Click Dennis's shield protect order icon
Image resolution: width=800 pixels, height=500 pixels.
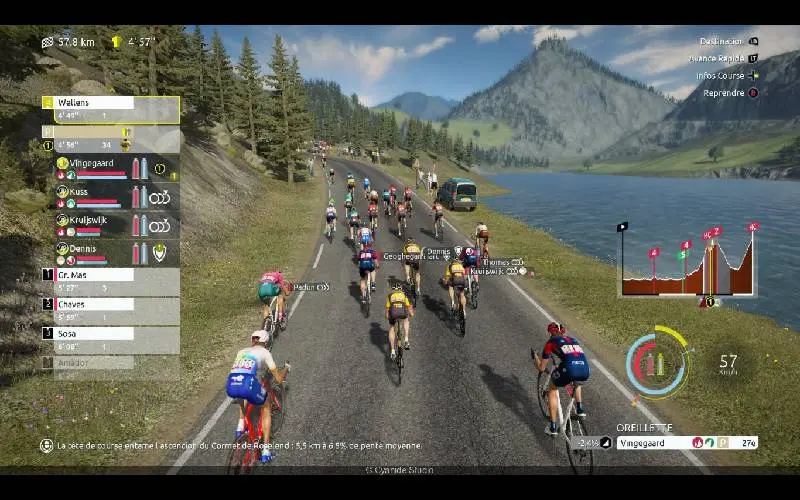pos(160,253)
